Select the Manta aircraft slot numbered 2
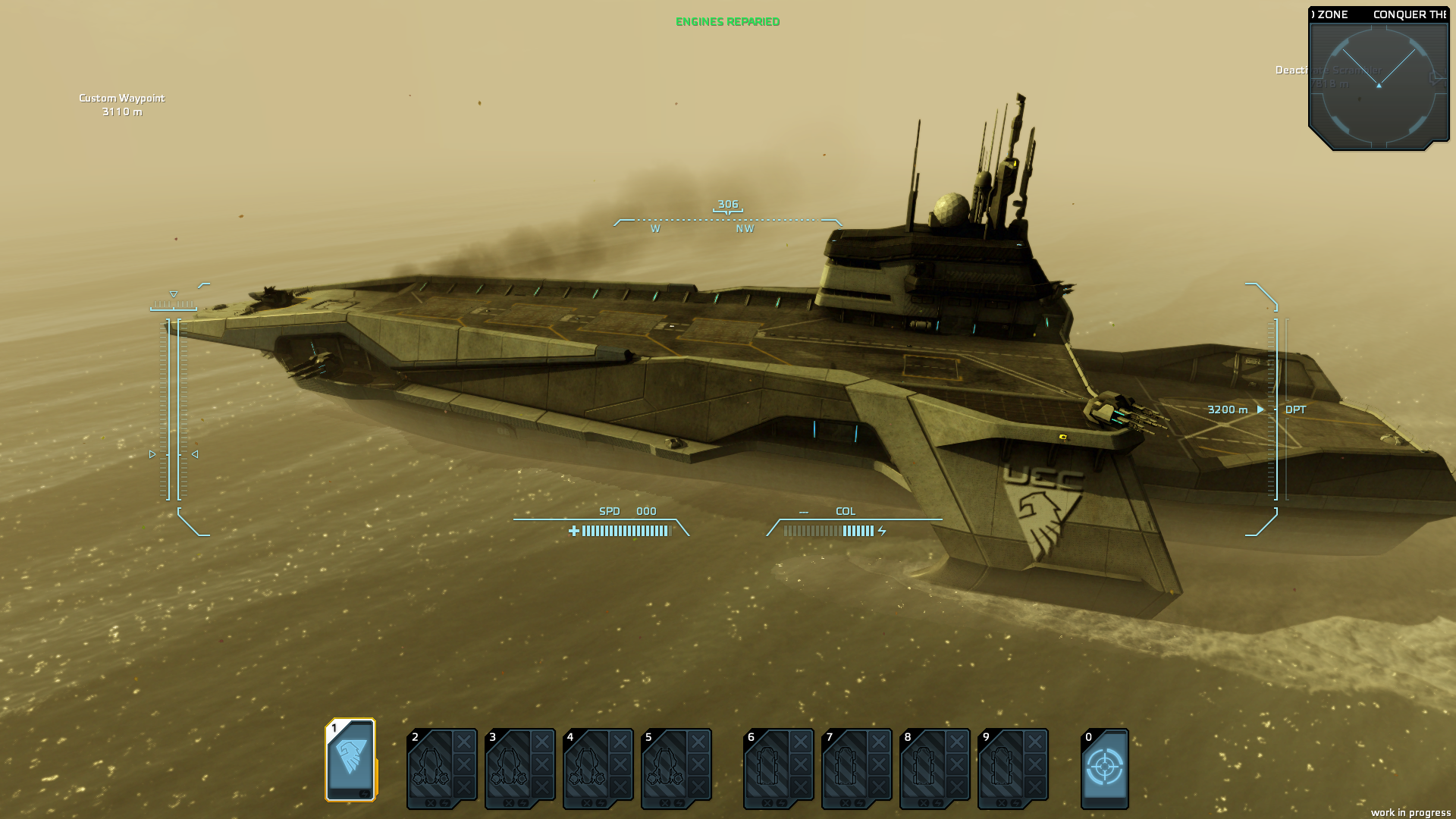 point(432,769)
